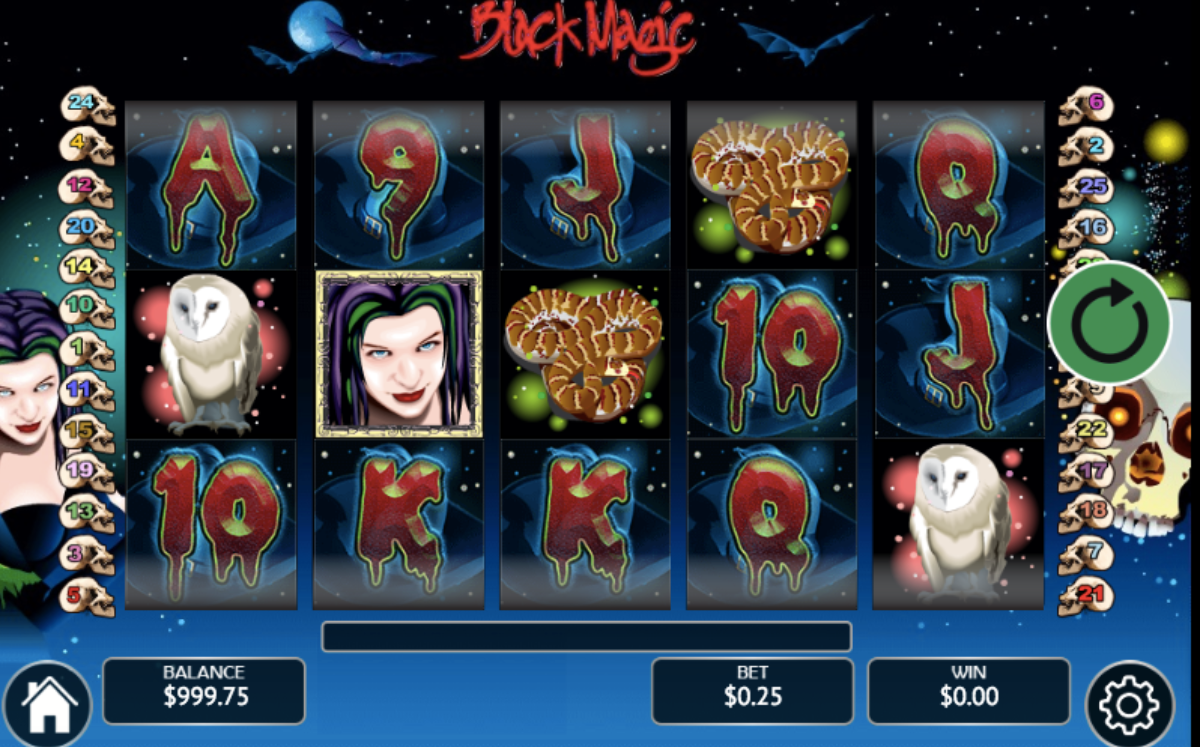This screenshot has height=747, width=1200.
Task: Open the home screen
Action: [x=47, y=704]
